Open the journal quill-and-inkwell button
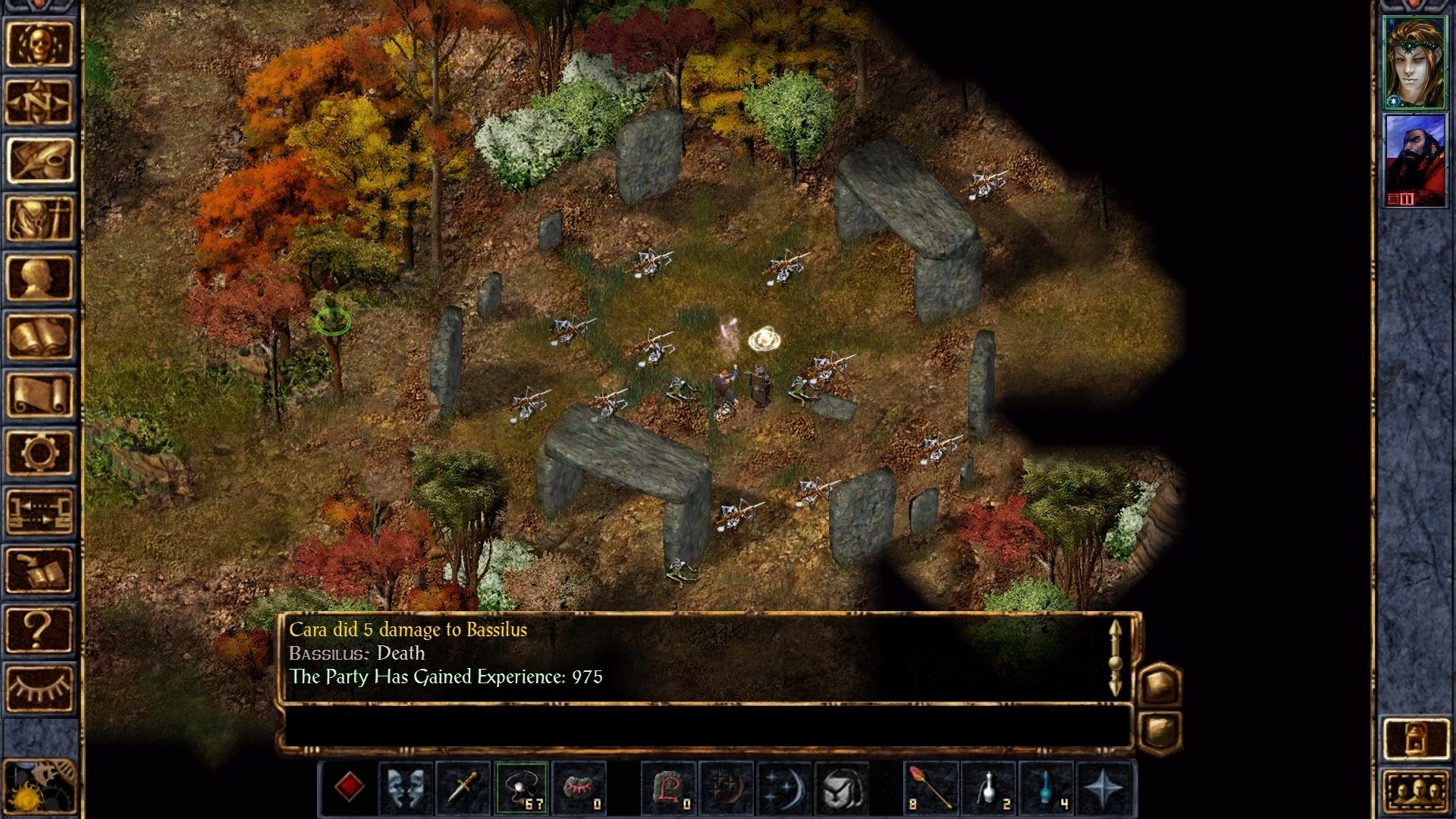The image size is (1456, 819). coord(39,160)
